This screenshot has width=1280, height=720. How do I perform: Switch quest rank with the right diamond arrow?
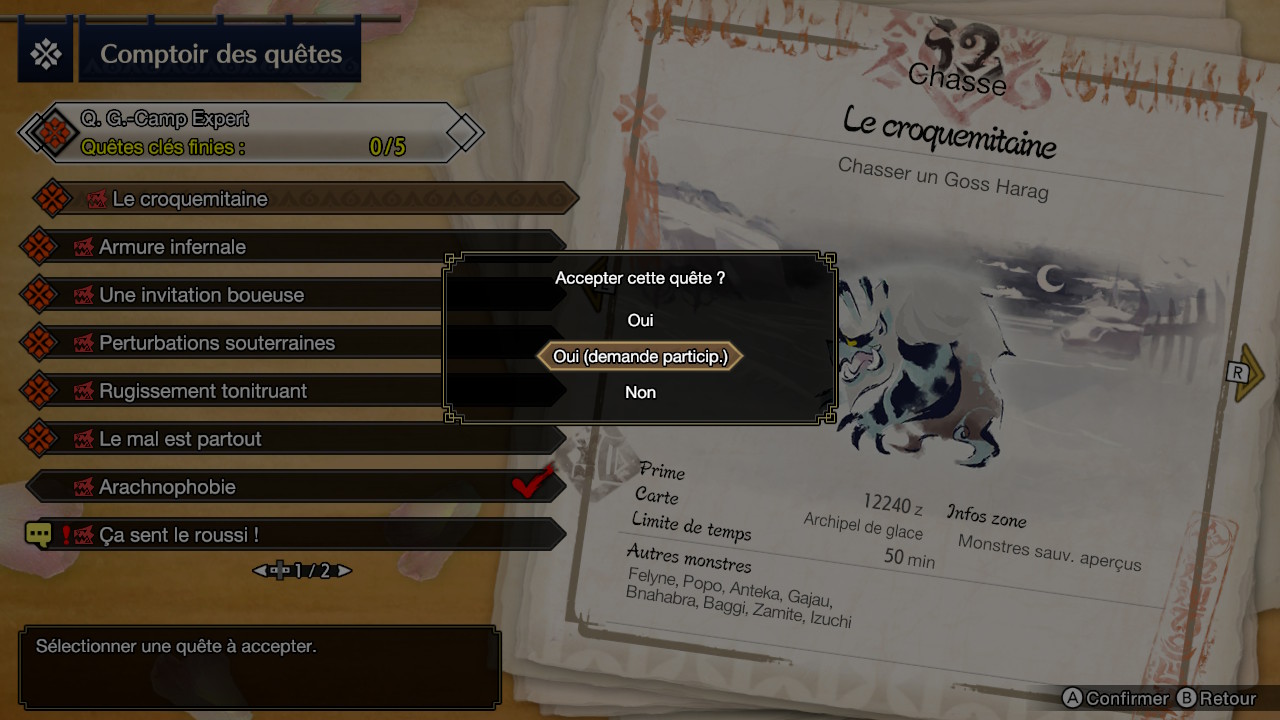(465, 132)
